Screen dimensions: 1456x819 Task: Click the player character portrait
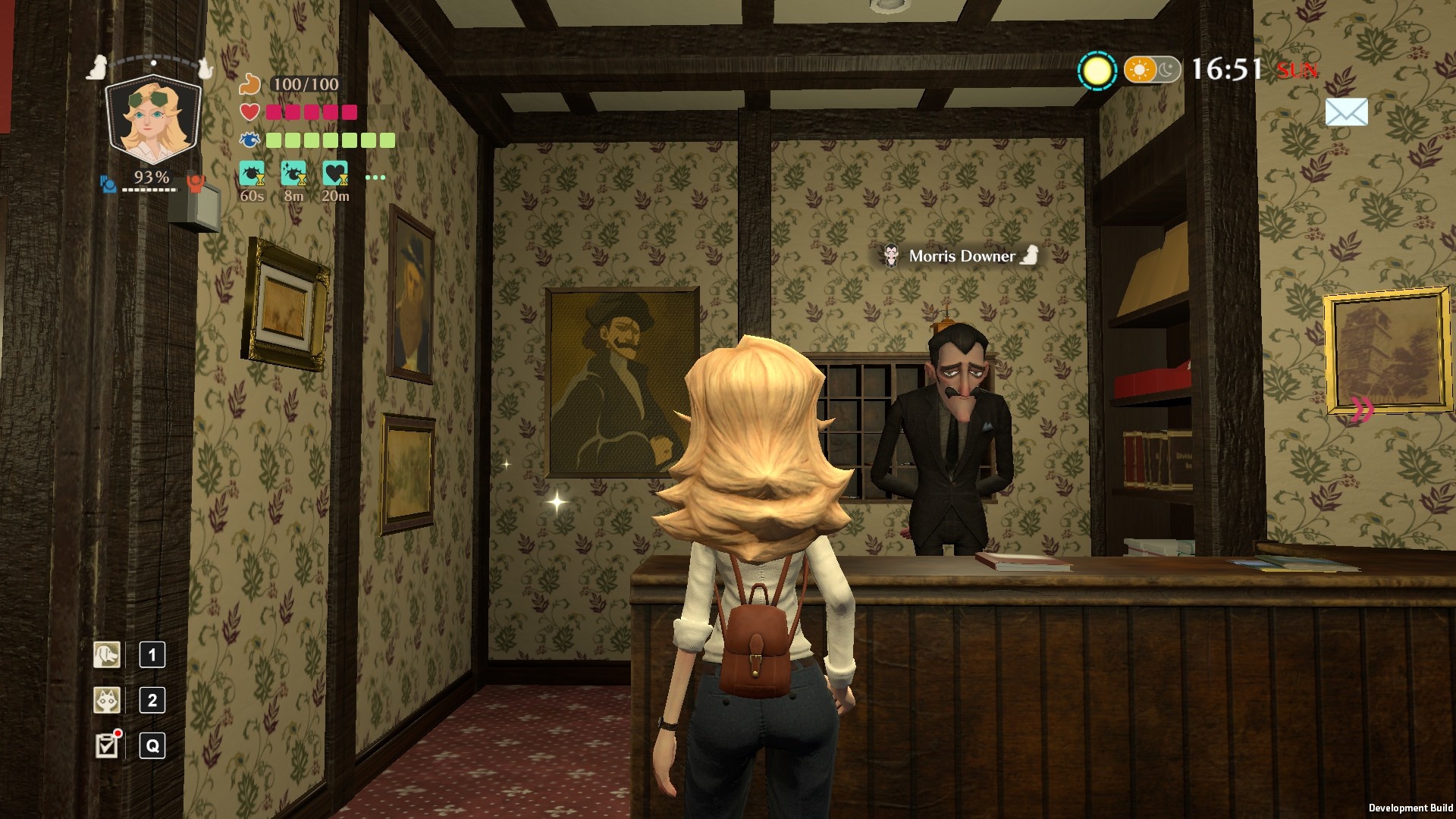(153, 118)
